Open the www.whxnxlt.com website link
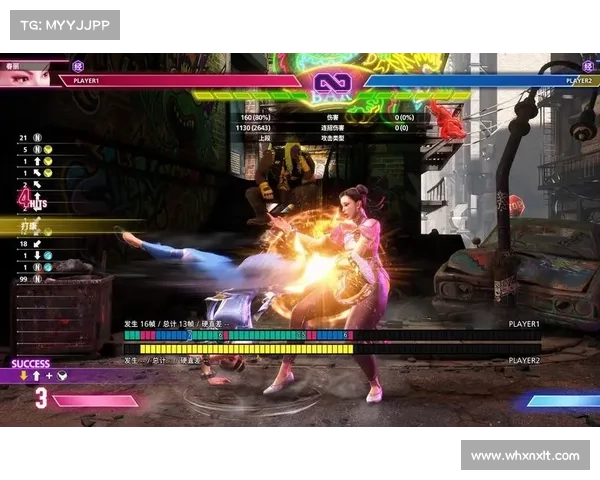This screenshot has height=480, width=600. (524, 456)
